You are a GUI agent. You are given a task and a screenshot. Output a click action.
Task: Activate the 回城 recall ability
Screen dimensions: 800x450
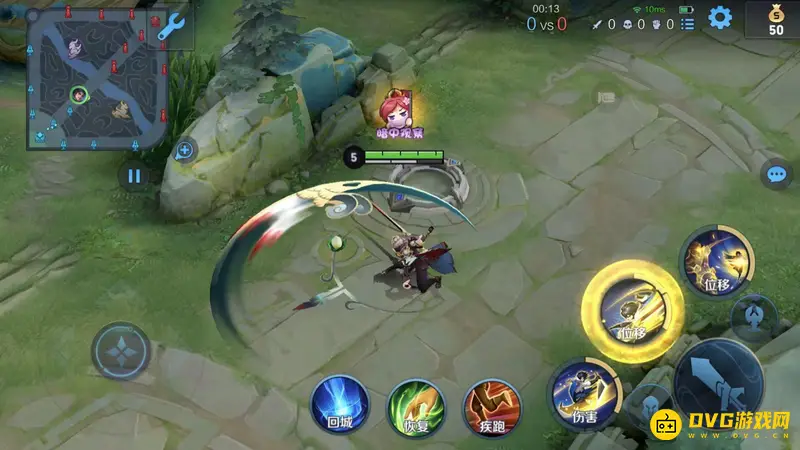pyautogui.click(x=340, y=404)
